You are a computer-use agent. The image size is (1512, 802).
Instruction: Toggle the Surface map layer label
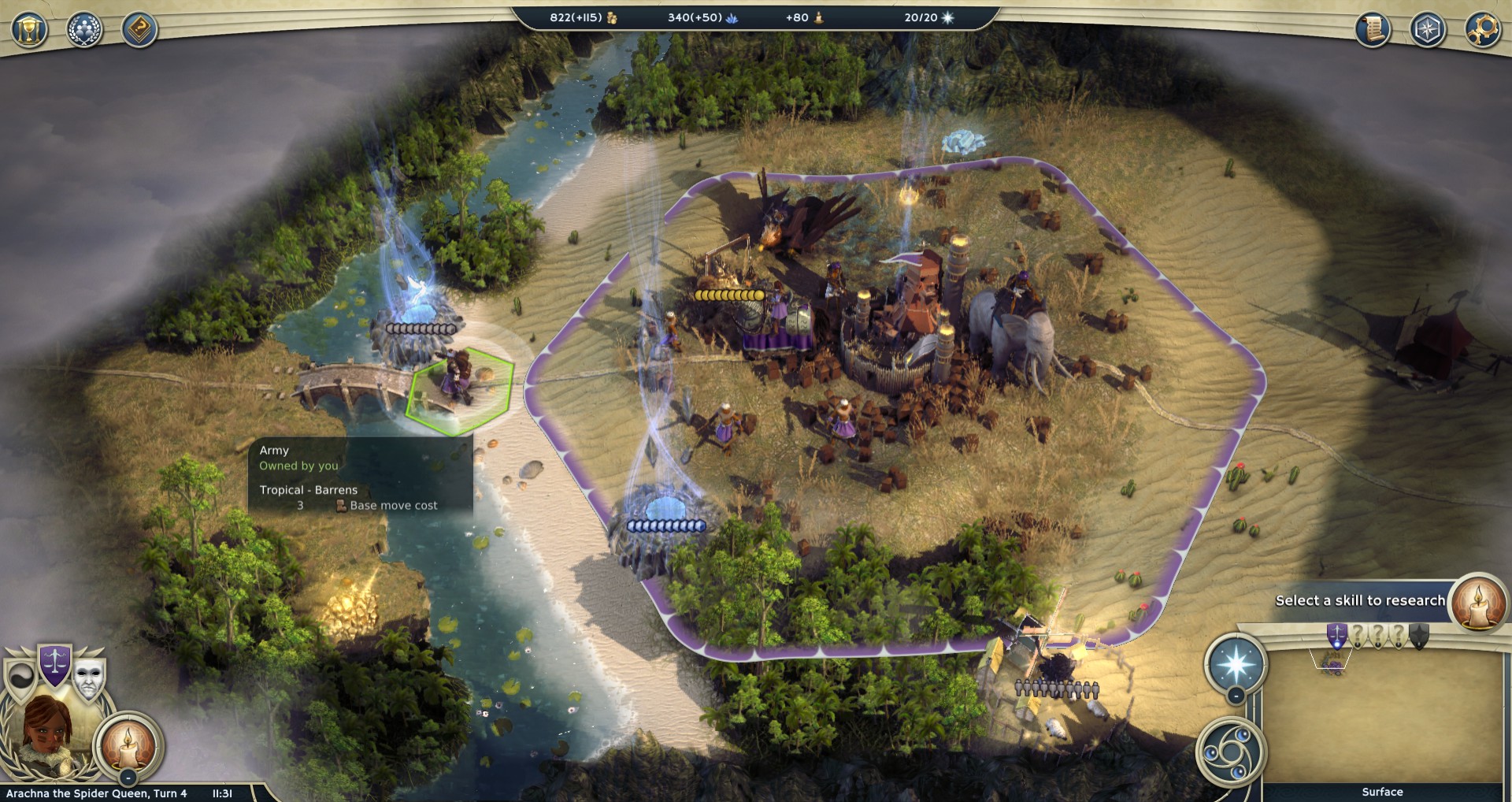point(1382,792)
